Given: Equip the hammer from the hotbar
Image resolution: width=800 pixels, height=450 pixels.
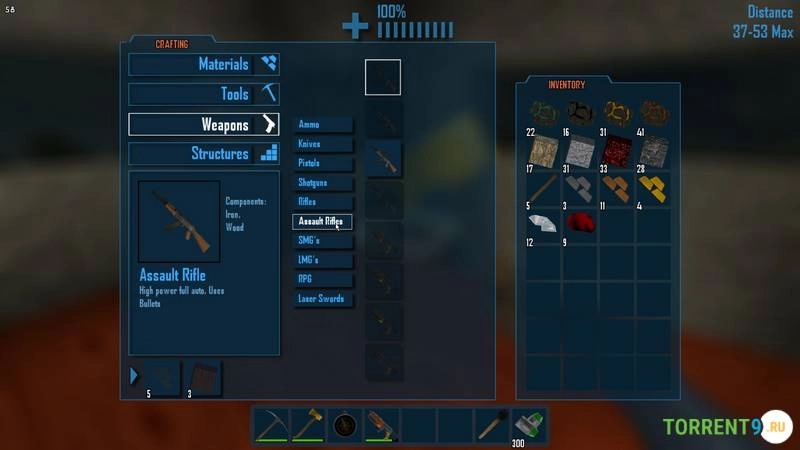Looking at the screenshot, I should (x=308, y=424).
